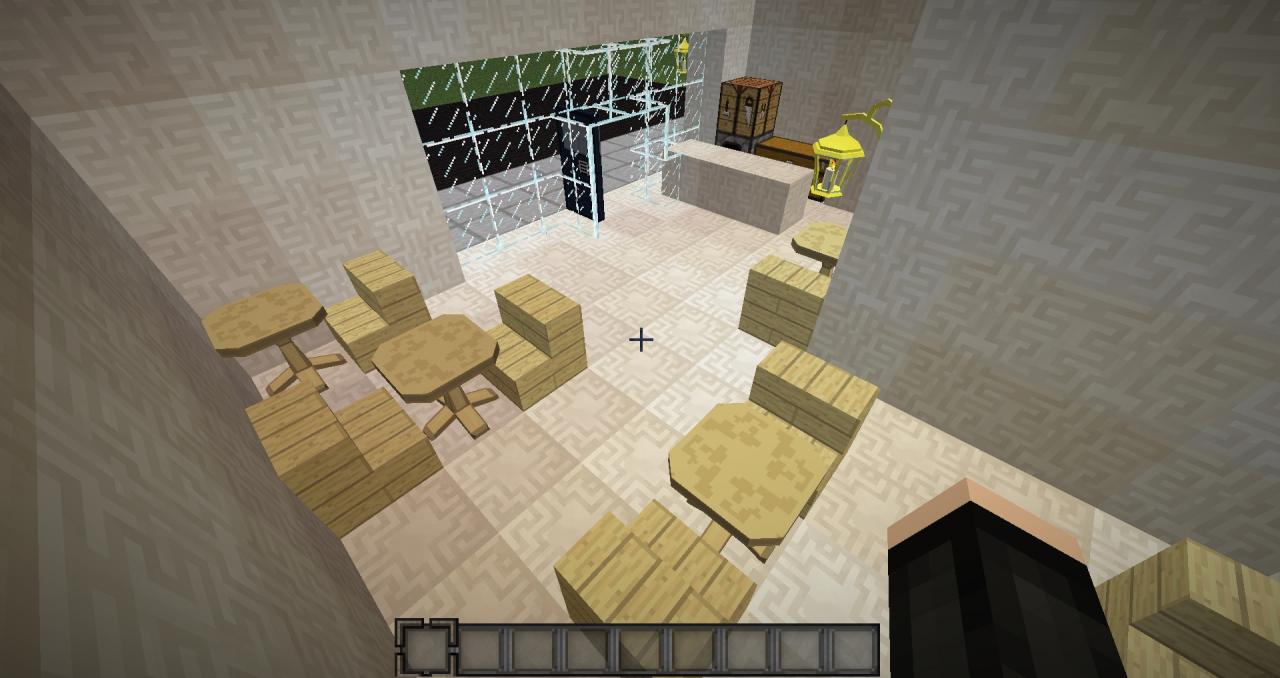Screen dimensions: 1280x678
Task: Select the highlighted hotbar slot
Action: 427,649
